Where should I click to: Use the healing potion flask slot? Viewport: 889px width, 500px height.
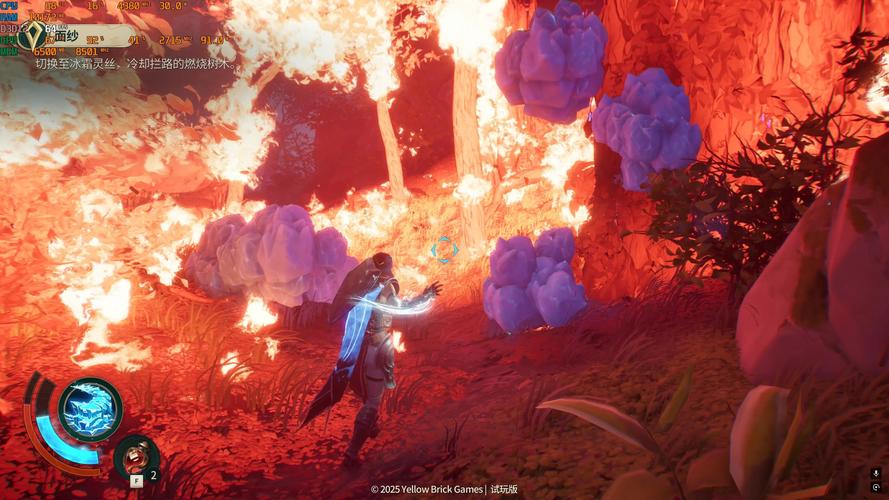(135, 457)
